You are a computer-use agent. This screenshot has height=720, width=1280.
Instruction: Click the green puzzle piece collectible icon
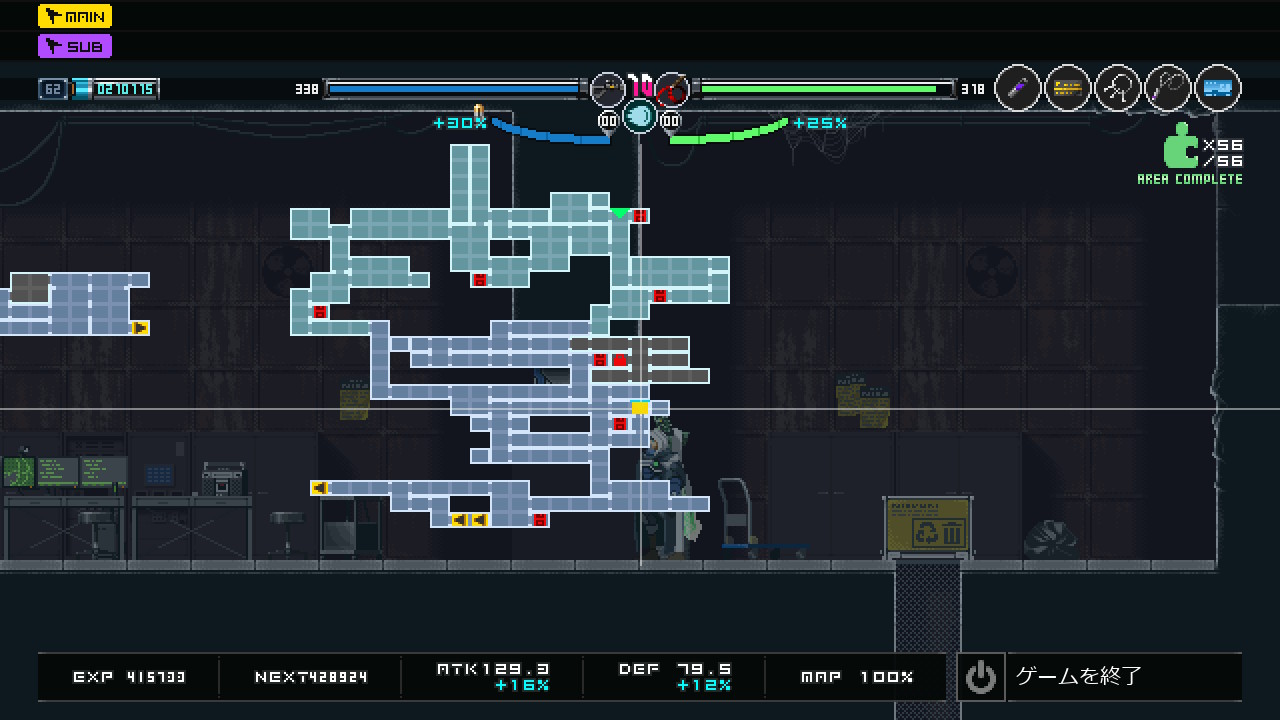pos(1180,146)
